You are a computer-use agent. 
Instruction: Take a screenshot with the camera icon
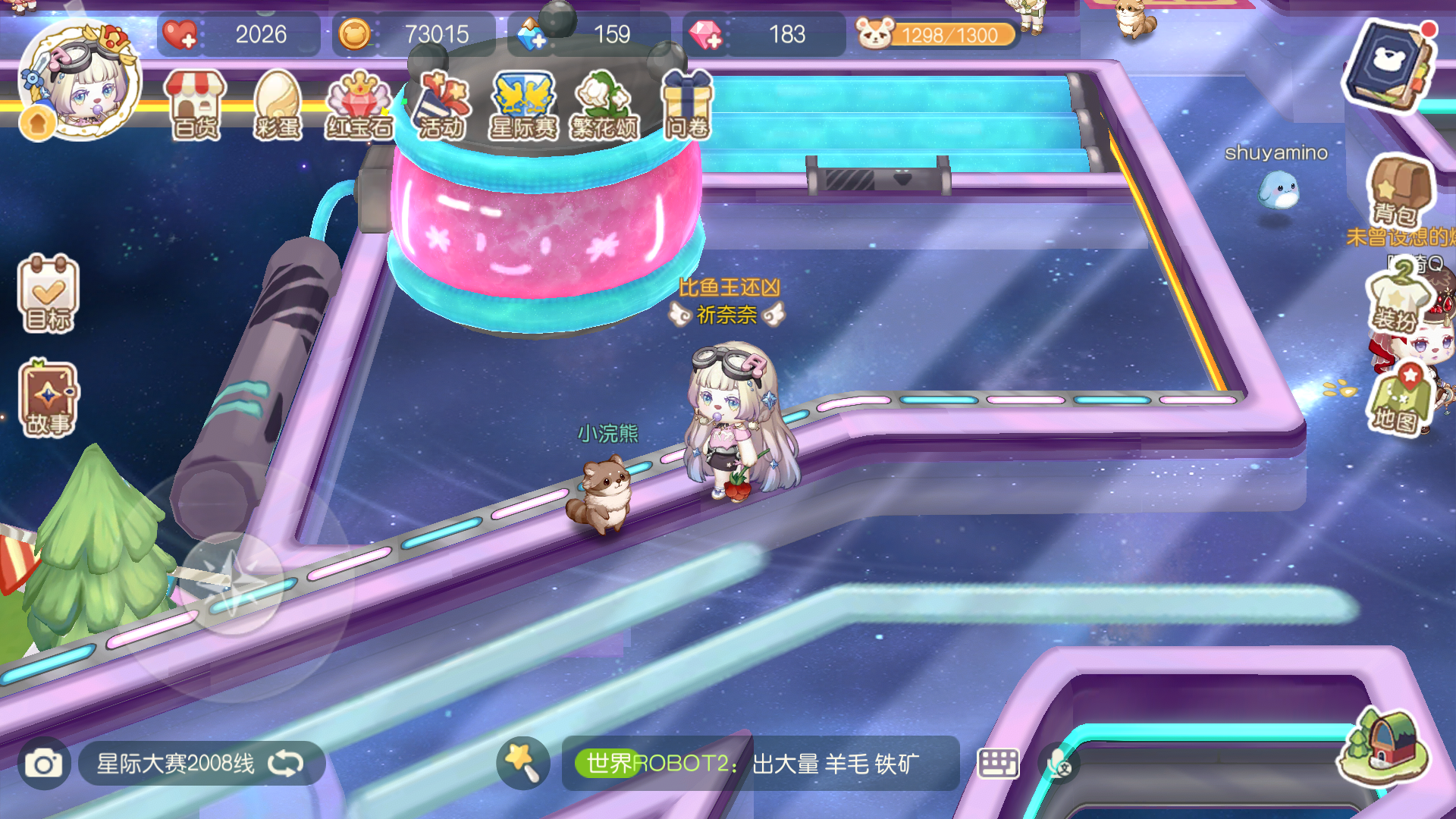(x=43, y=764)
